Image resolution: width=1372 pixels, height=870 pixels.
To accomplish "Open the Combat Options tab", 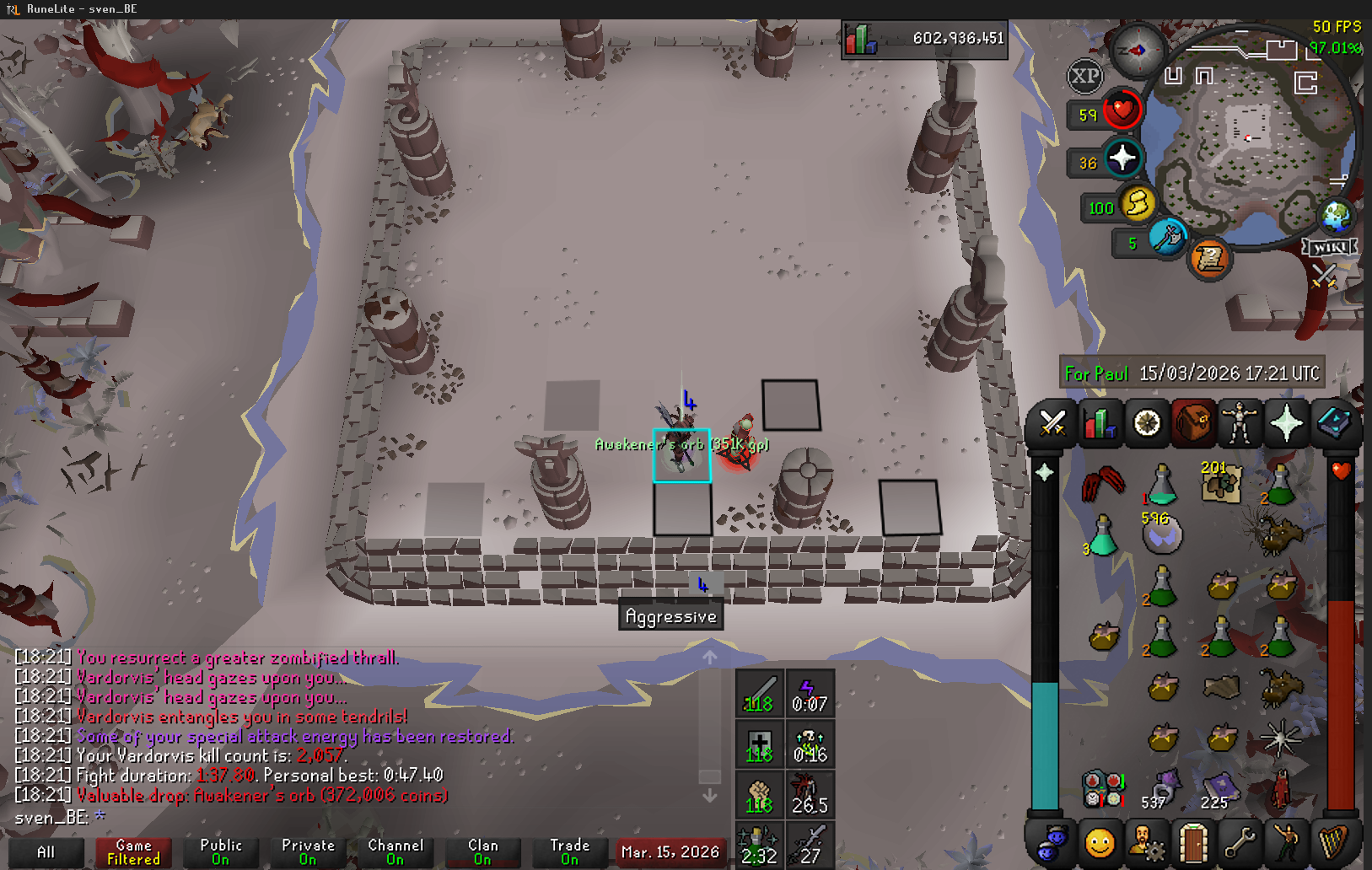I will pyautogui.click(x=1052, y=423).
